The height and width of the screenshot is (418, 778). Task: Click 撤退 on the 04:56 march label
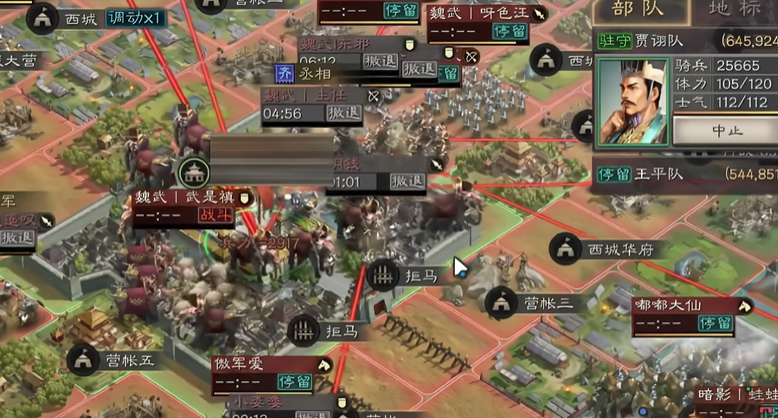tap(344, 113)
